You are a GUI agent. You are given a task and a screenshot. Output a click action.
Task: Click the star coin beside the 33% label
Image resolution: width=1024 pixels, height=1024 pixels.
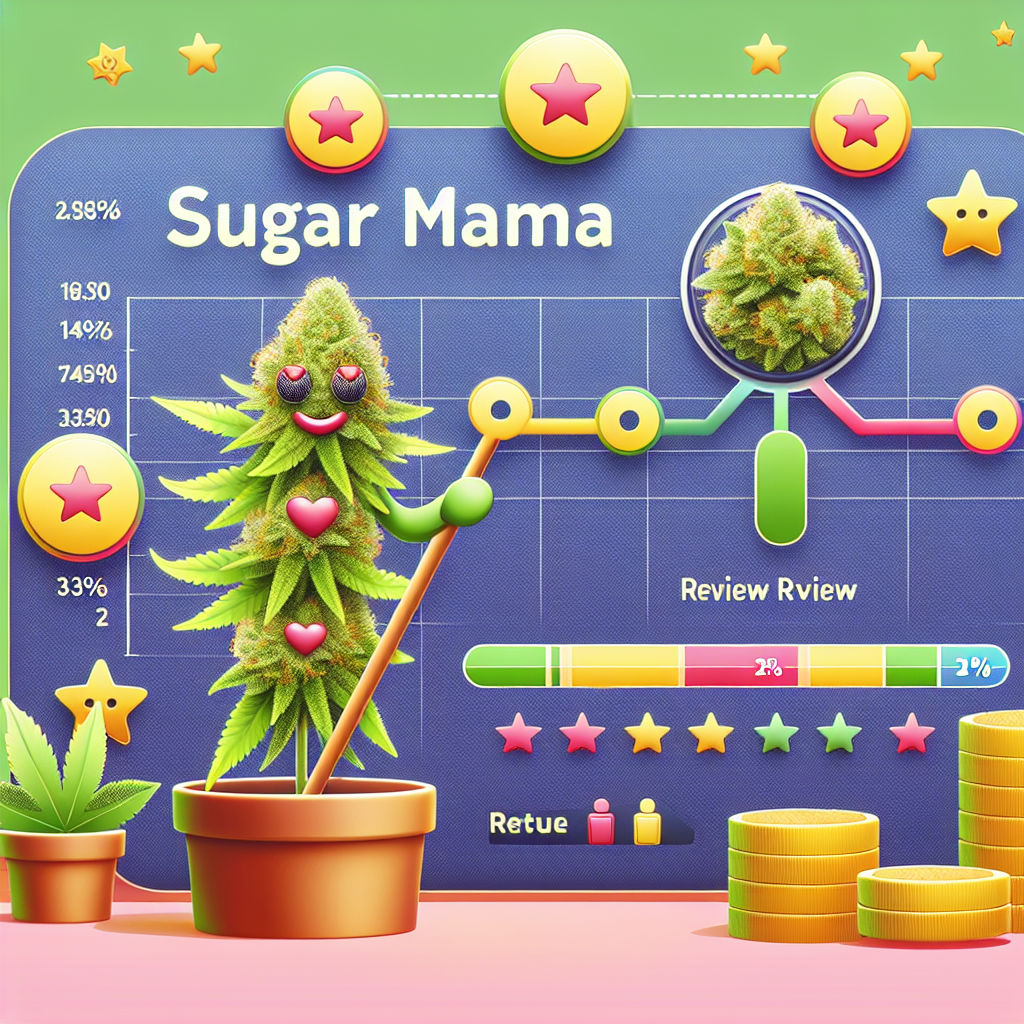tap(78, 498)
